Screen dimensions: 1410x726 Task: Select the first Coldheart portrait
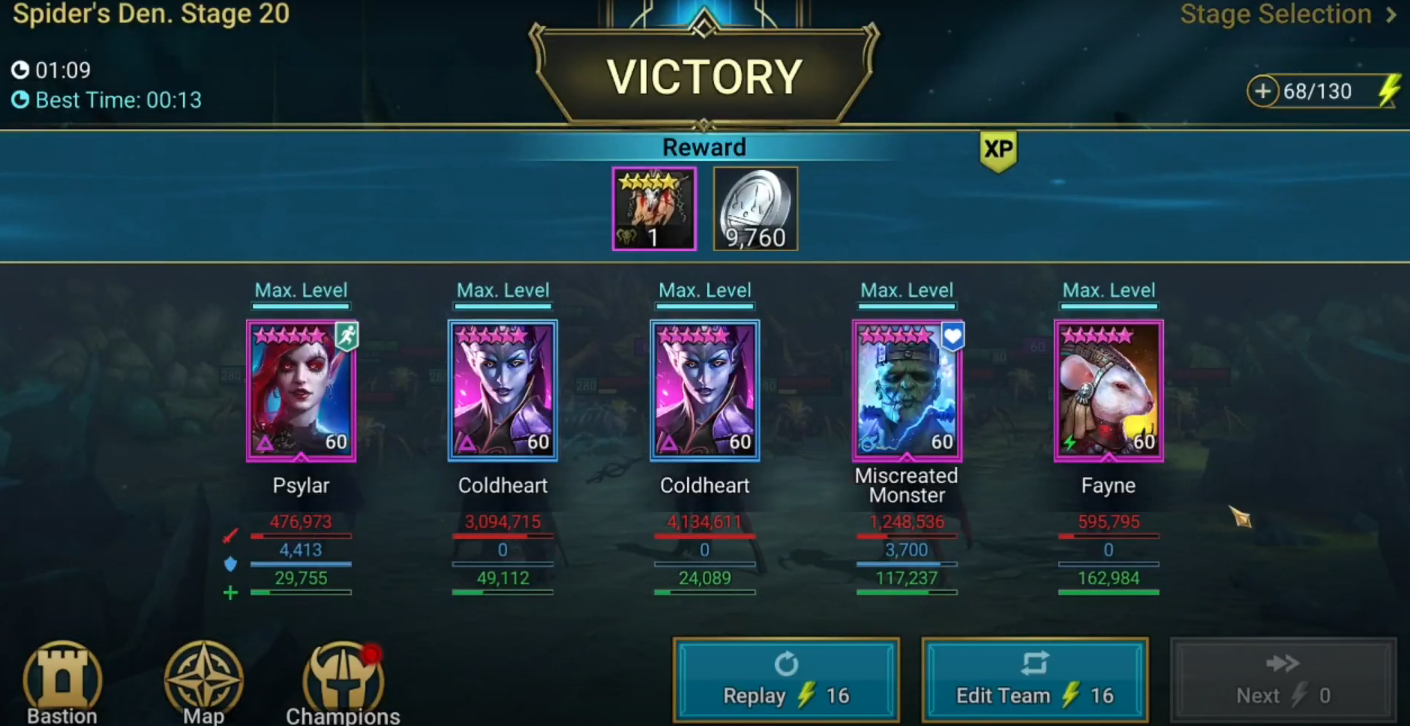click(x=503, y=390)
